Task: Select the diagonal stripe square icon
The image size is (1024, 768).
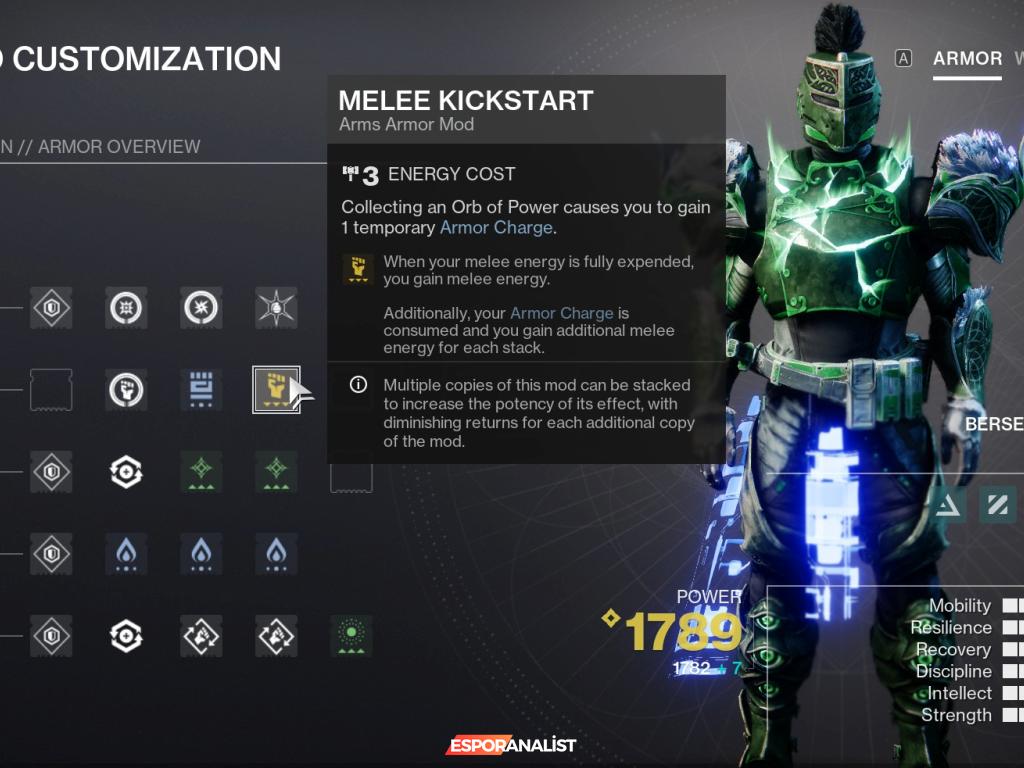Action: click(997, 505)
